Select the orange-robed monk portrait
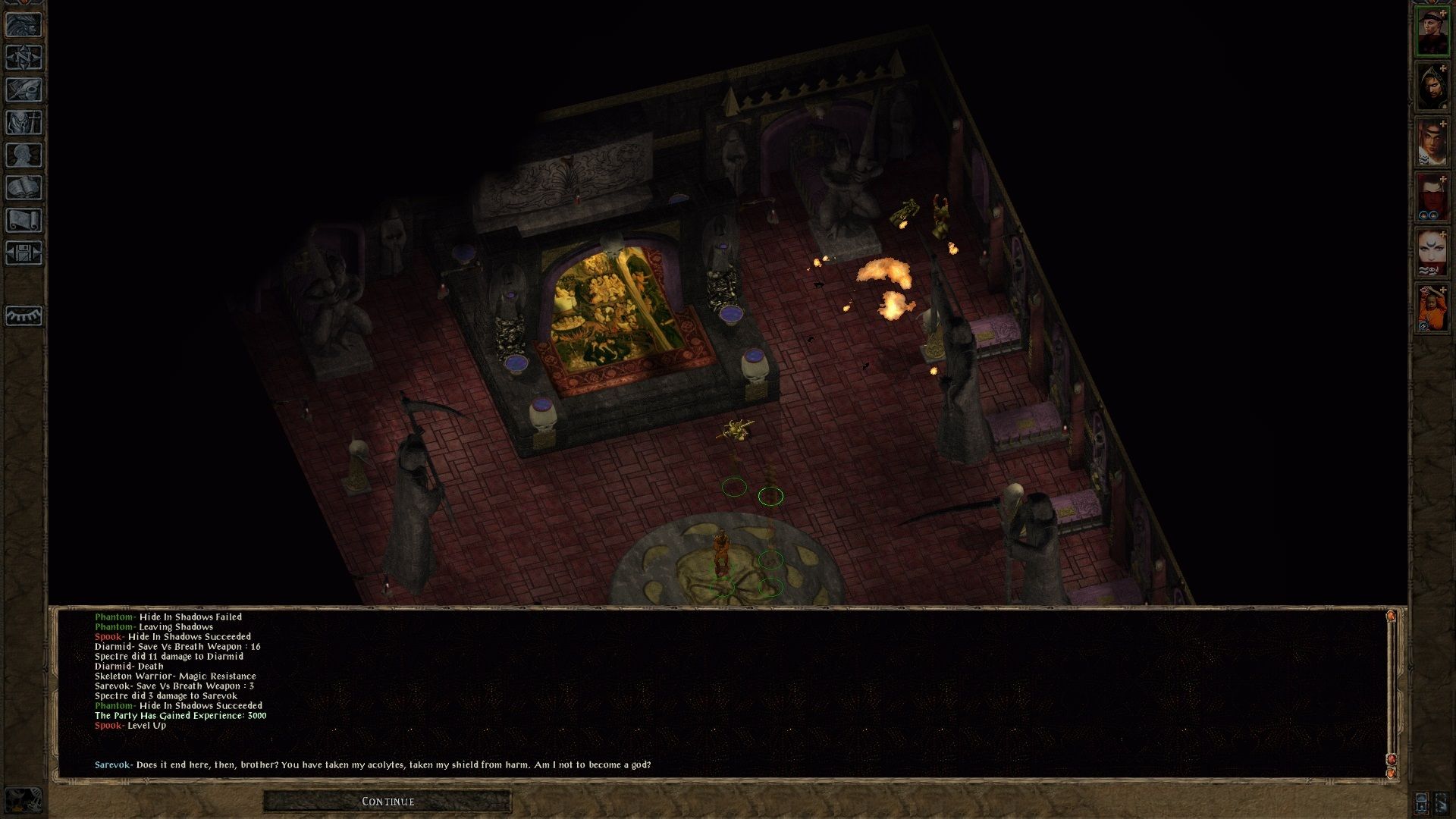The width and height of the screenshot is (1456, 819). (1432, 309)
